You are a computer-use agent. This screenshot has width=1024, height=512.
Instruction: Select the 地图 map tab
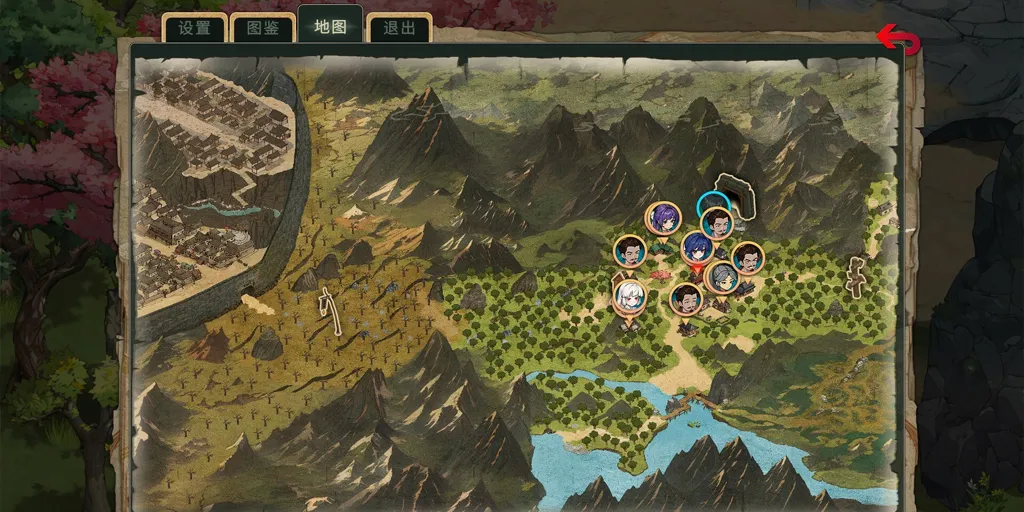click(330, 26)
